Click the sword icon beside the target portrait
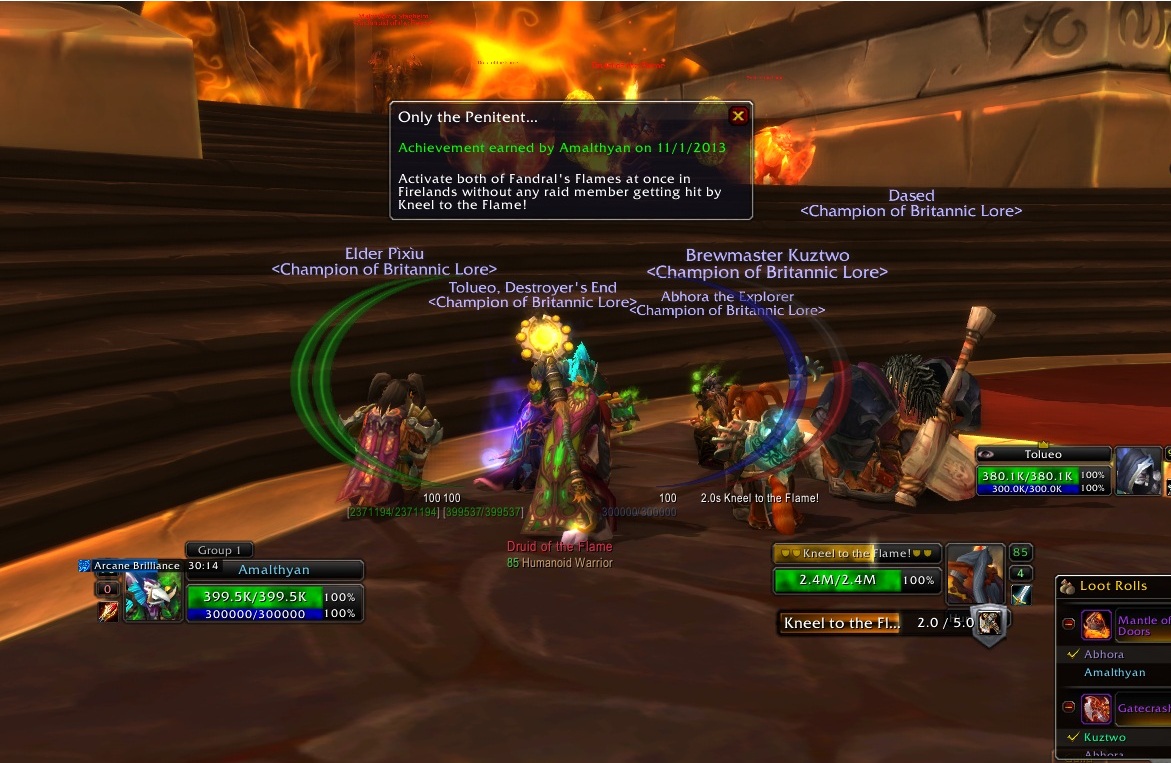1171x763 pixels. tap(1021, 595)
